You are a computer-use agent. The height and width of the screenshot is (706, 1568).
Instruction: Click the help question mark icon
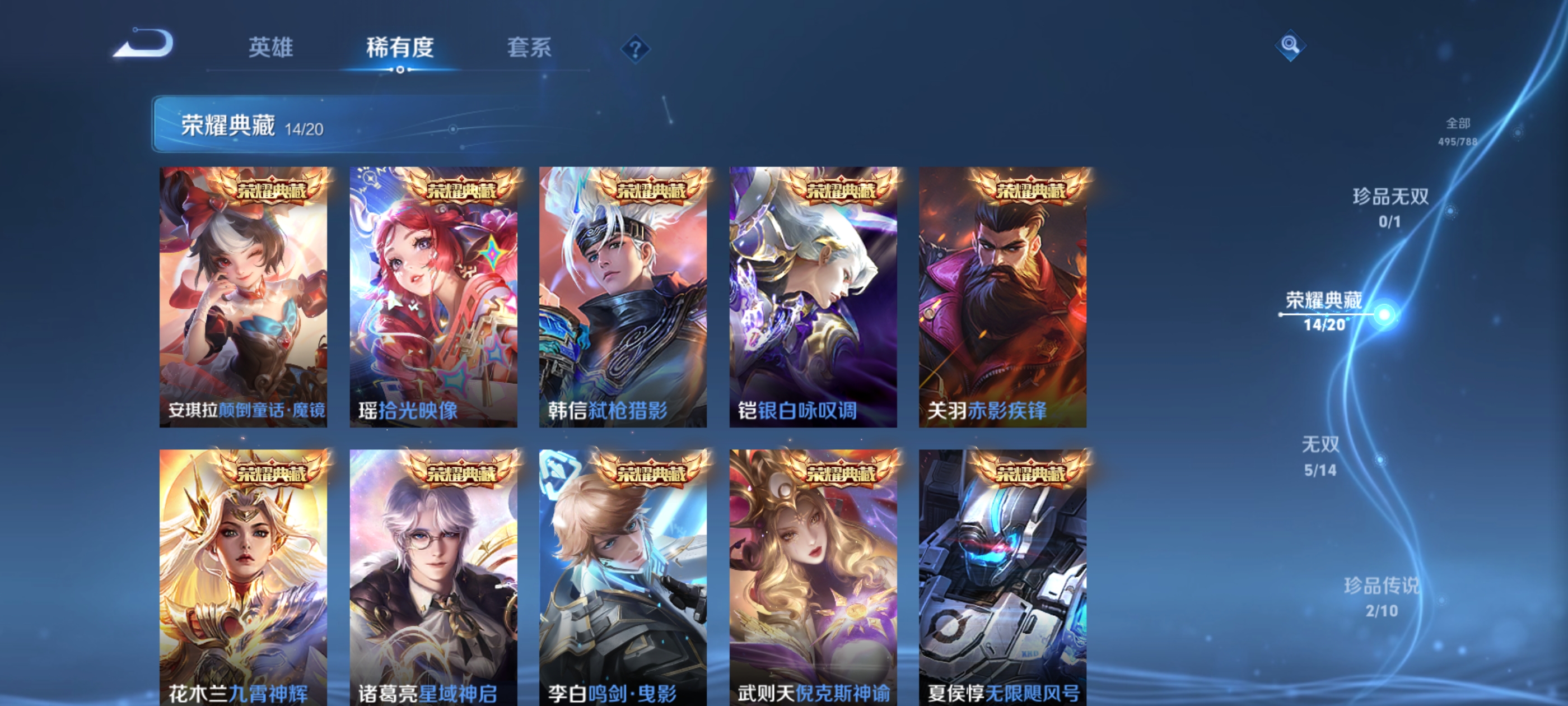click(x=635, y=50)
